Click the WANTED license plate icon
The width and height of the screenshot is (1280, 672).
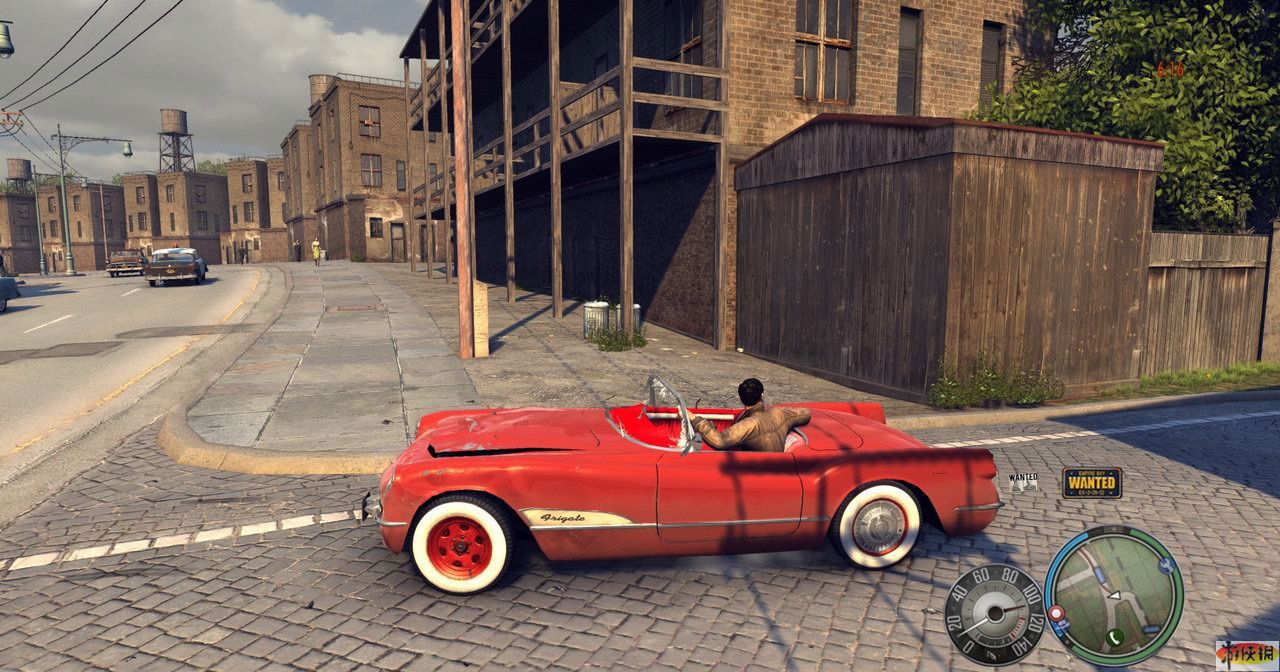coord(1091,482)
